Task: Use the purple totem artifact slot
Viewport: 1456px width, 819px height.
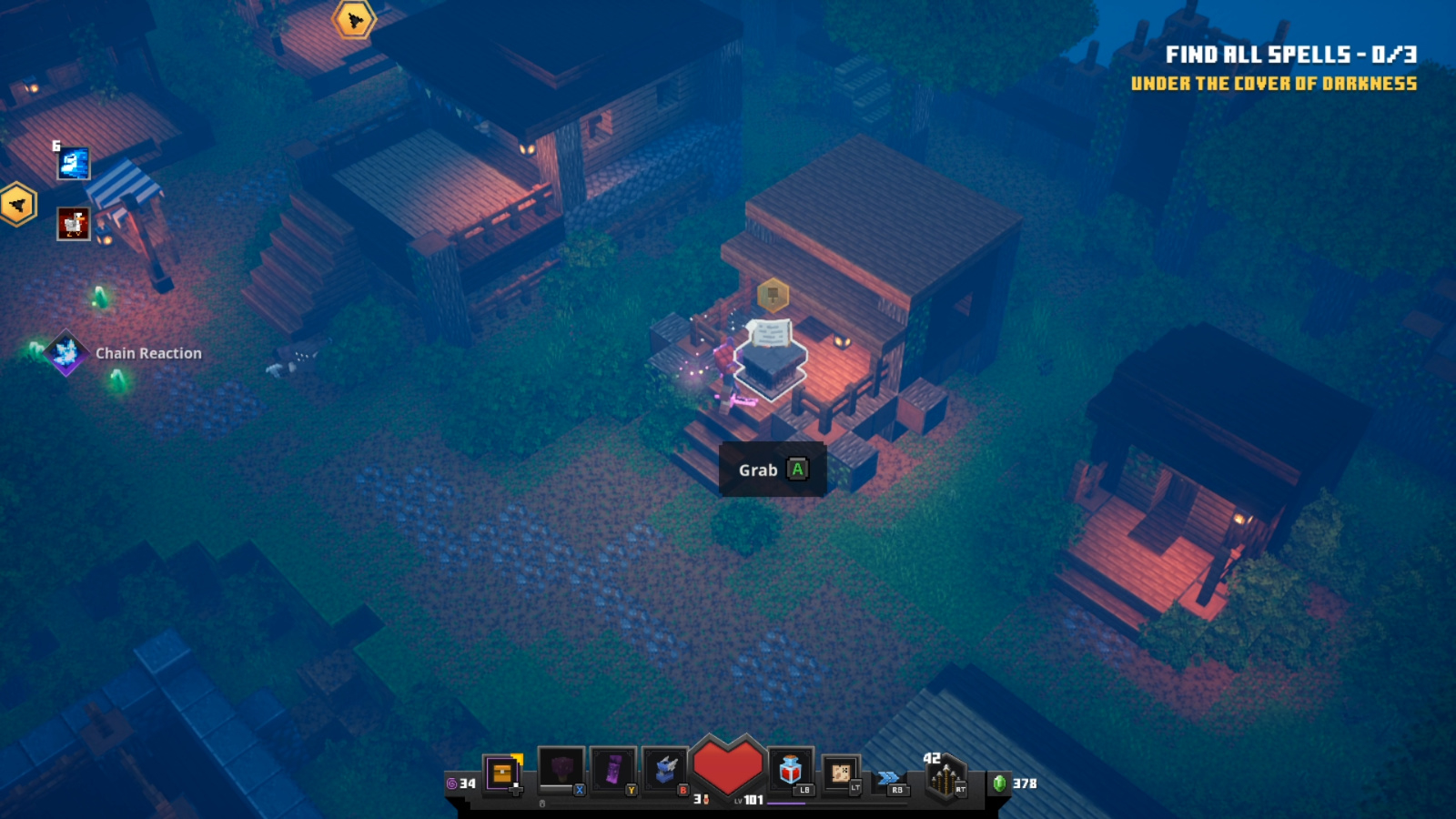Action: [612, 770]
